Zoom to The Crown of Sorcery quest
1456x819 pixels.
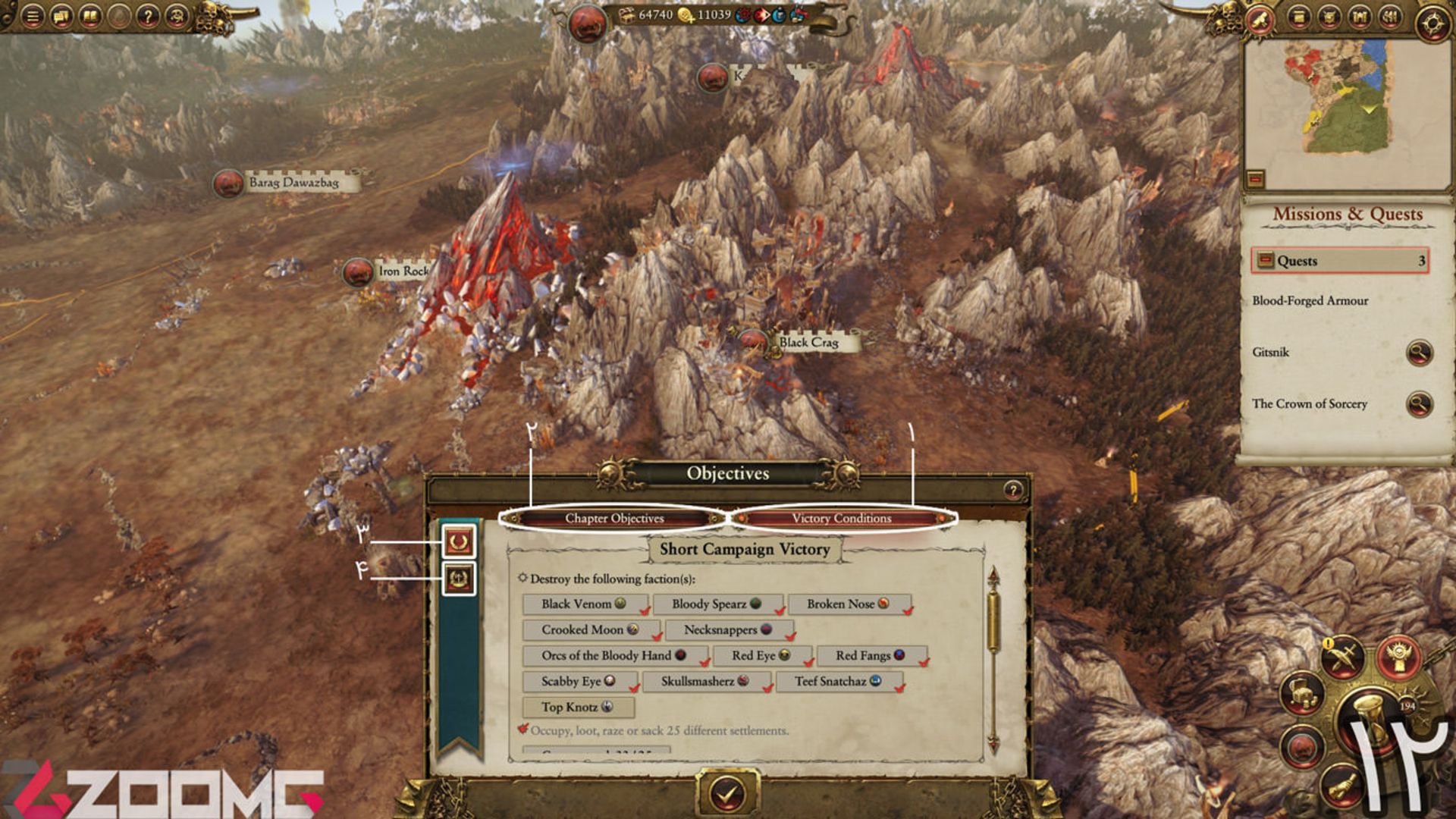pyautogui.click(x=1418, y=404)
